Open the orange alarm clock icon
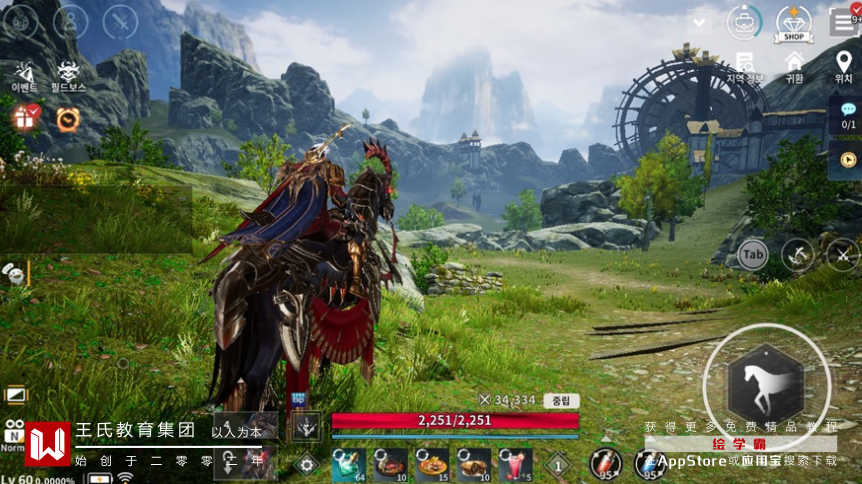The width and height of the screenshot is (862, 484). coord(68,119)
